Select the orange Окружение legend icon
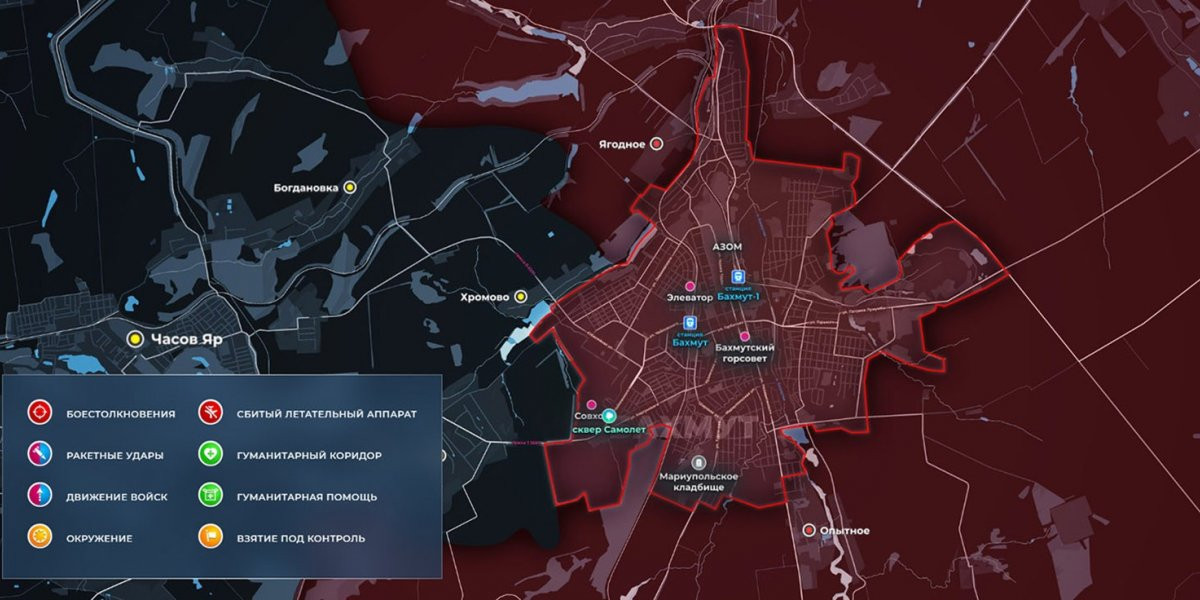This screenshot has width=1200, height=600. tap(40, 538)
